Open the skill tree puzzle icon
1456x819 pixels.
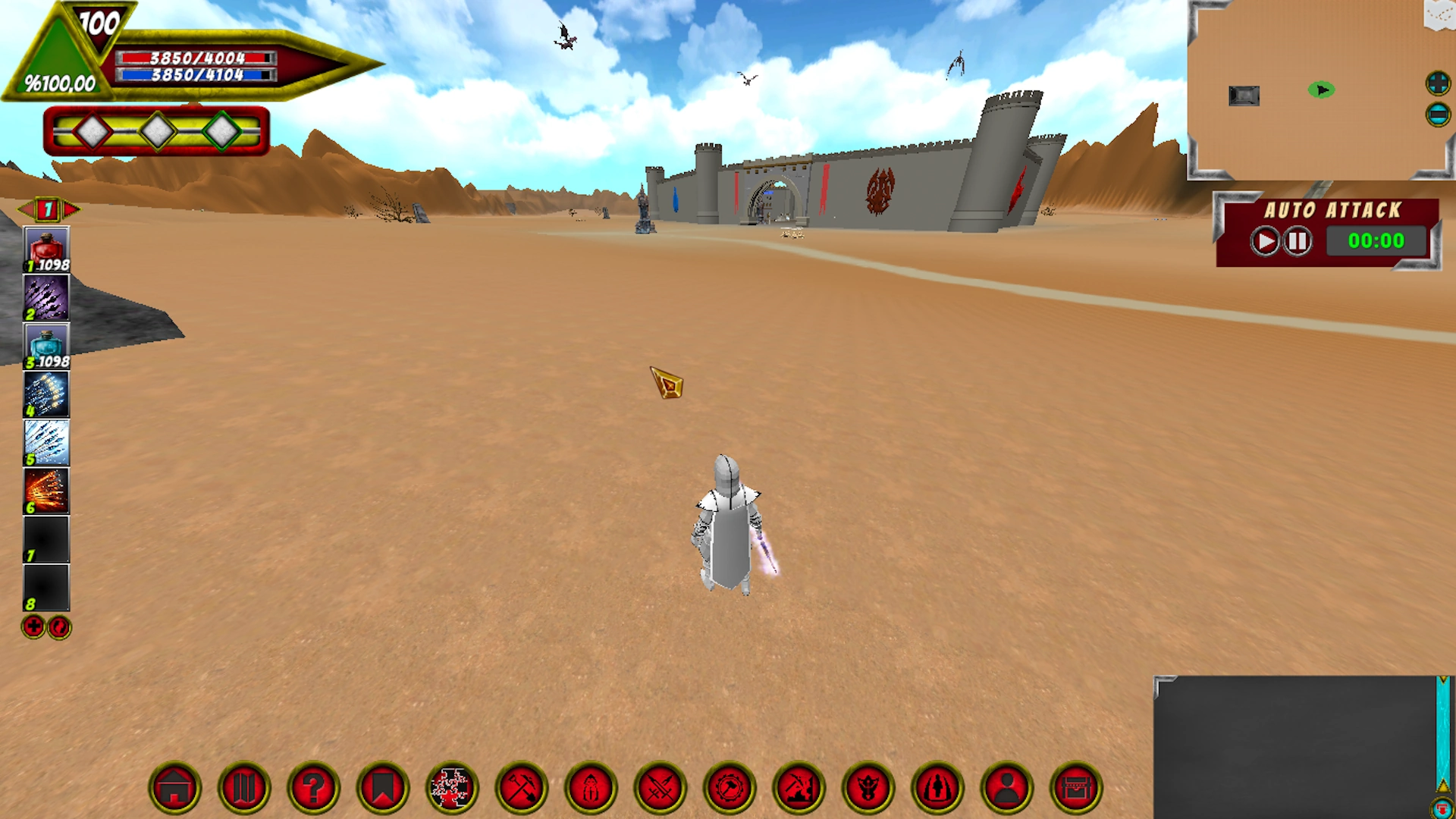click(450, 787)
